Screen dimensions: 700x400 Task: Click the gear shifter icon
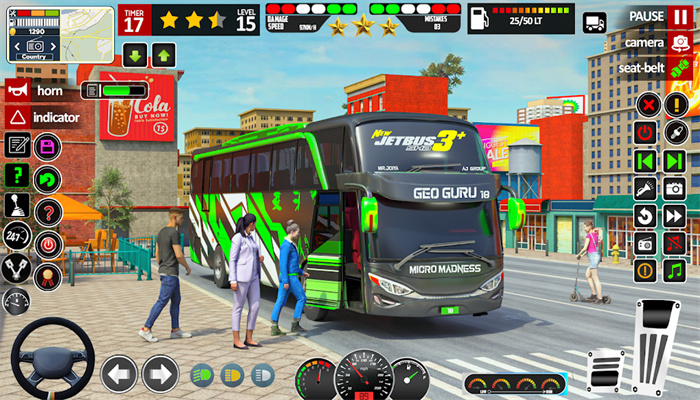pyautogui.click(x=16, y=205)
